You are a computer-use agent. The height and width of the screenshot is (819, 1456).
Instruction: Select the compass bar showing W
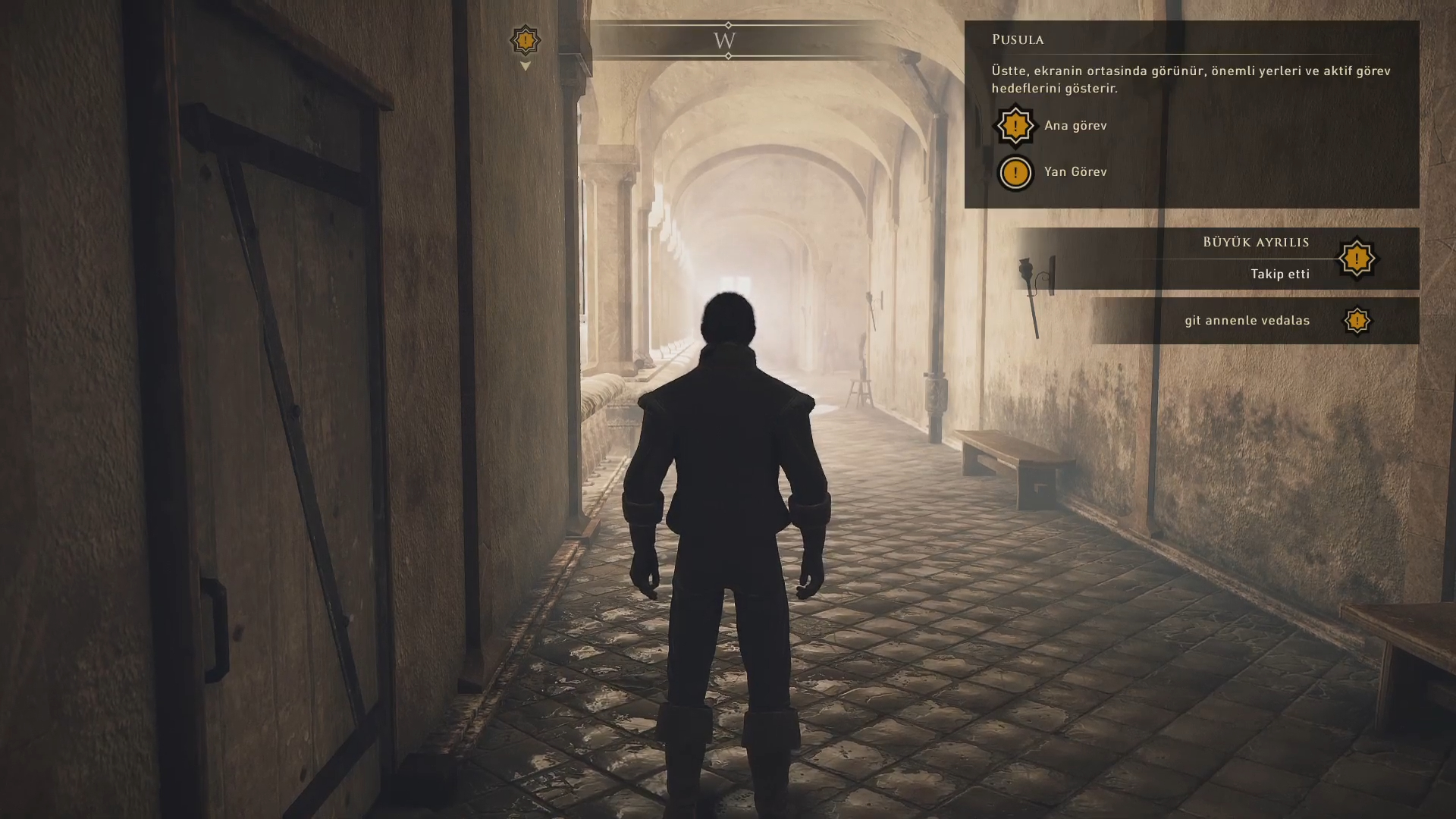click(x=726, y=40)
